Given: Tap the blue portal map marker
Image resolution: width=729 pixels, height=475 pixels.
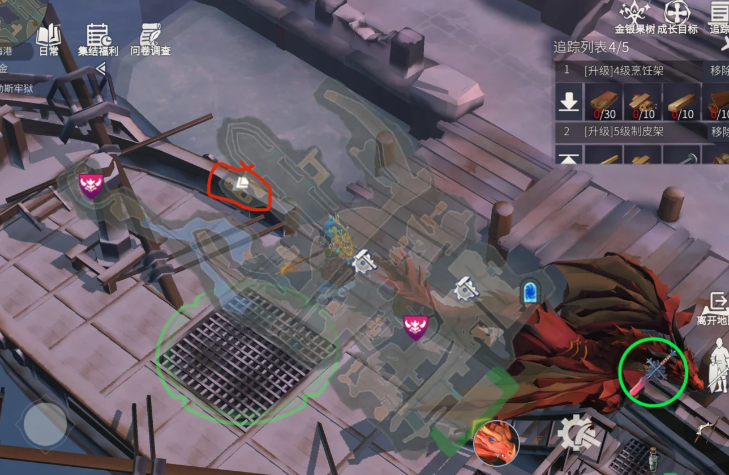Looking at the screenshot, I should (x=529, y=292).
